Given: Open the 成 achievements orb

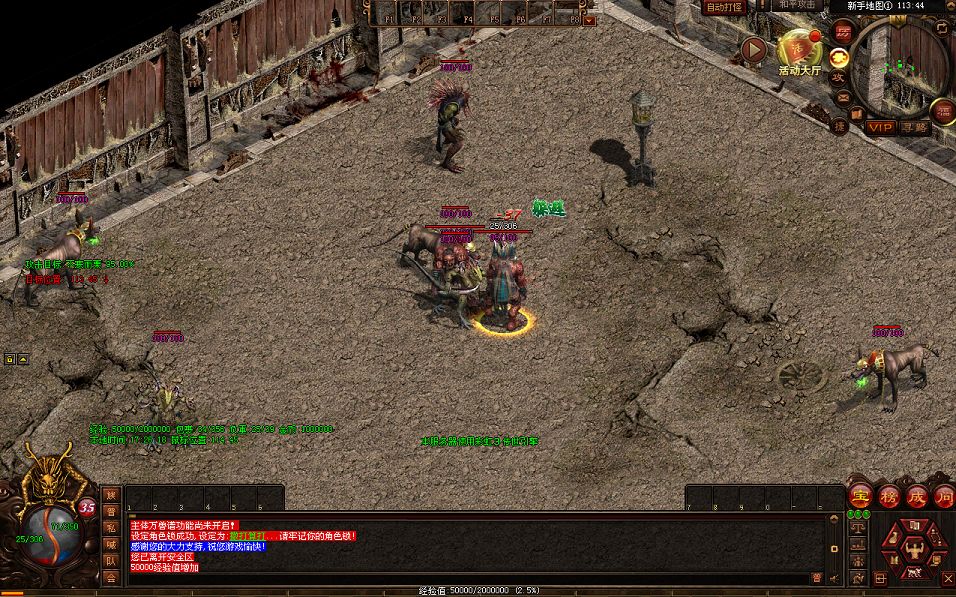Looking at the screenshot, I should click(917, 496).
